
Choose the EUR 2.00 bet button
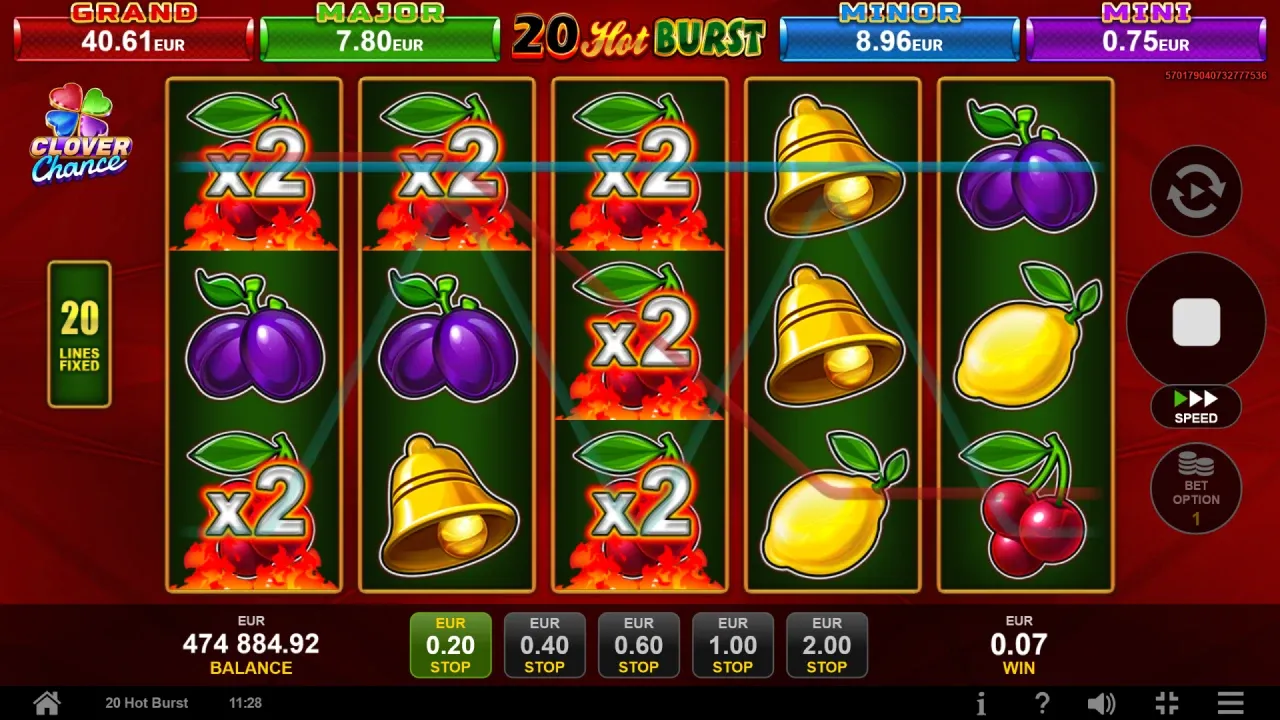click(826, 645)
